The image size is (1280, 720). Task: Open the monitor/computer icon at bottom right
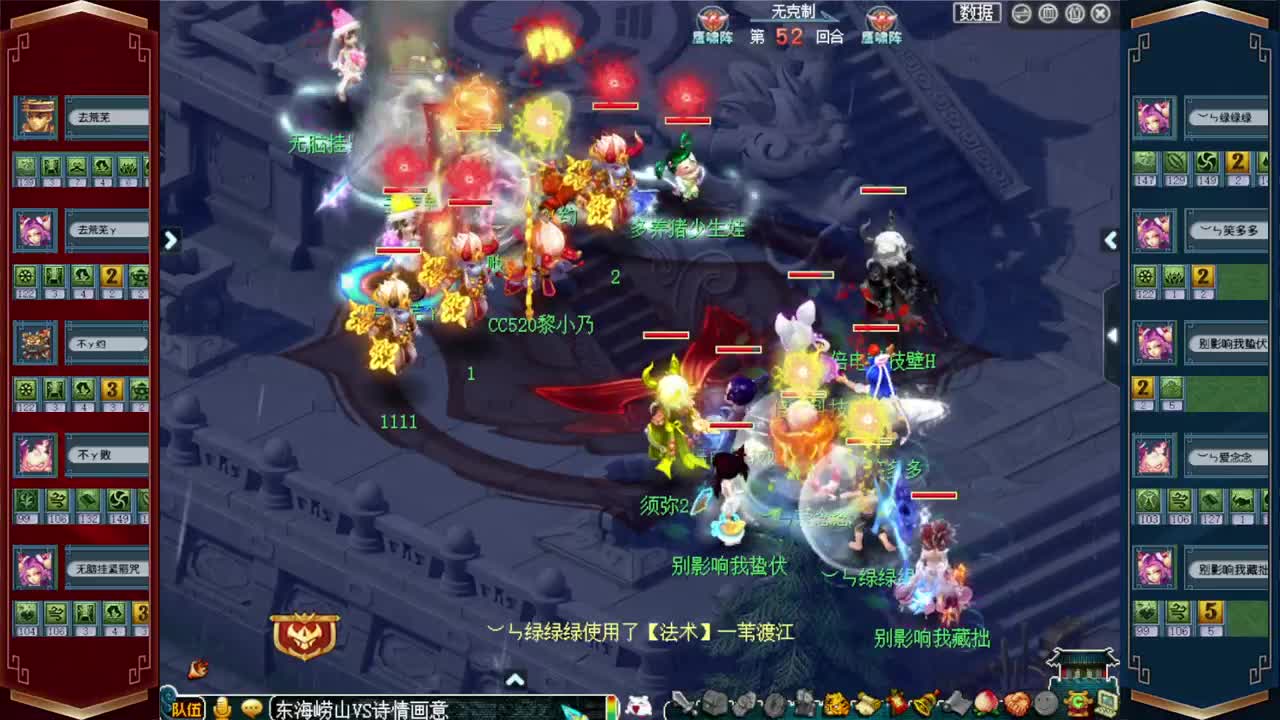pos(1105,703)
